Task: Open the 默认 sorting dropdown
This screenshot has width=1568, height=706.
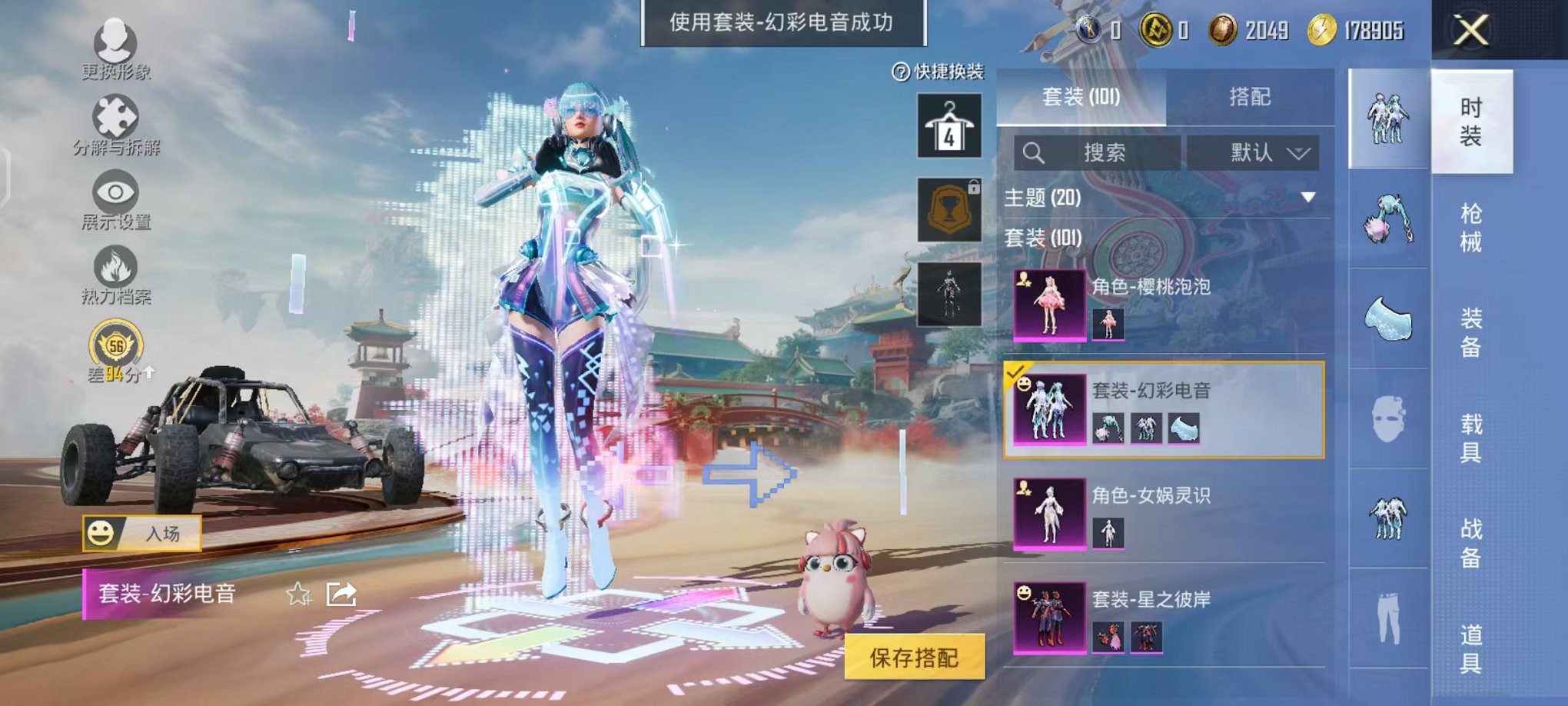Action: (x=1254, y=152)
